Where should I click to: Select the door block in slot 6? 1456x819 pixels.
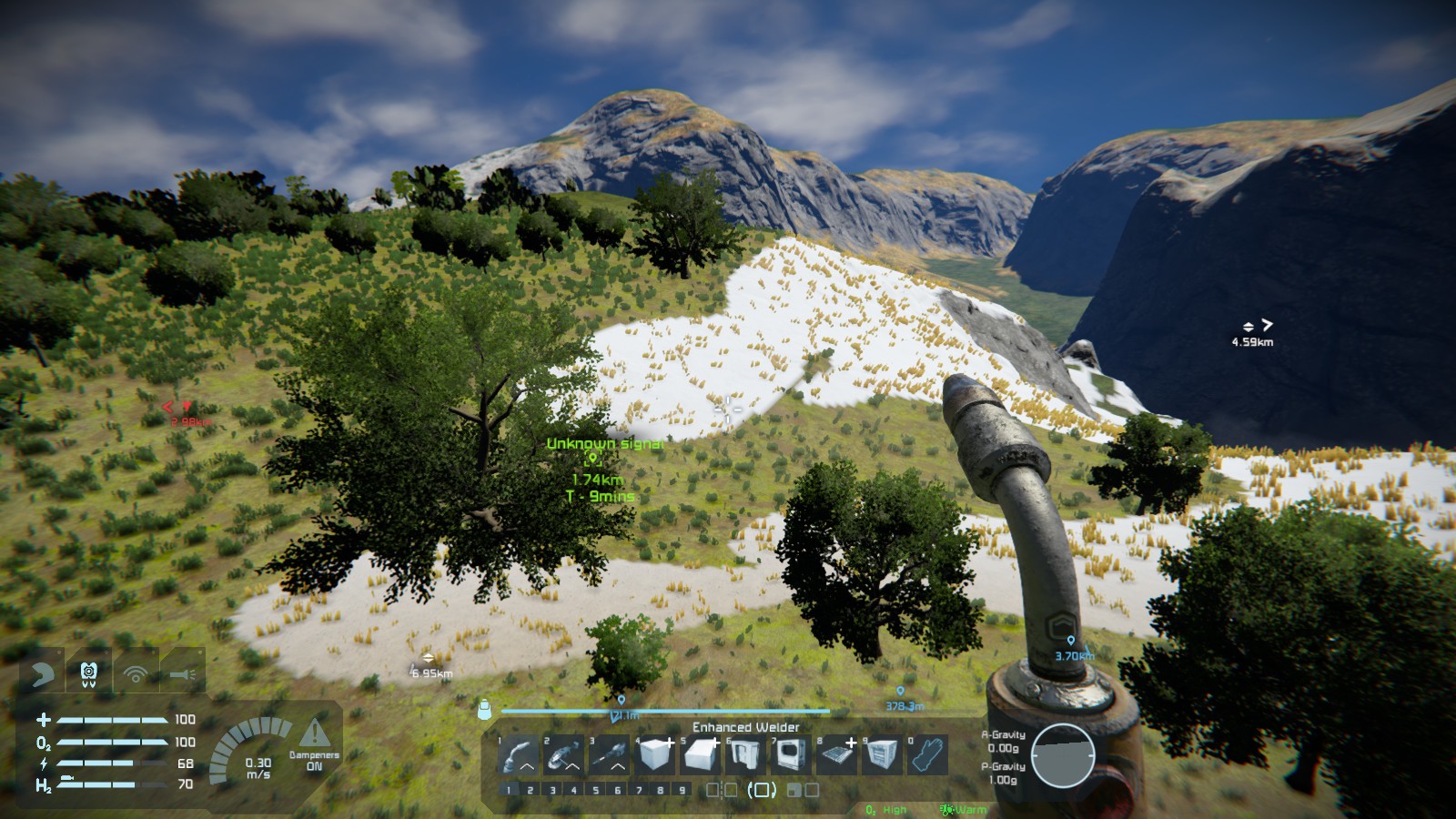pyautogui.click(x=746, y=755)
